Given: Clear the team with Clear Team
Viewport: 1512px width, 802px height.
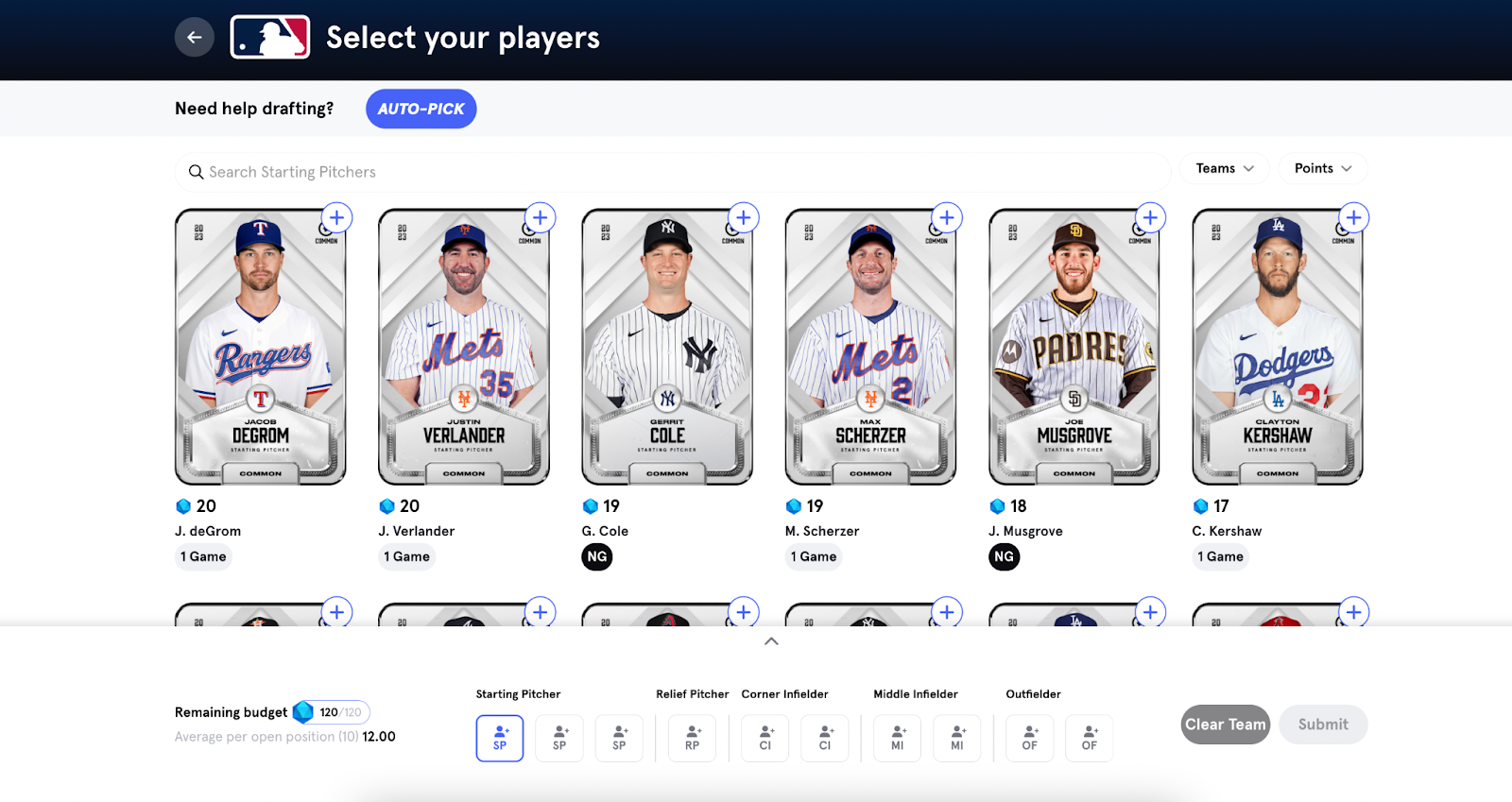Looking at the screenshot, I should (x=1225, y=725).
